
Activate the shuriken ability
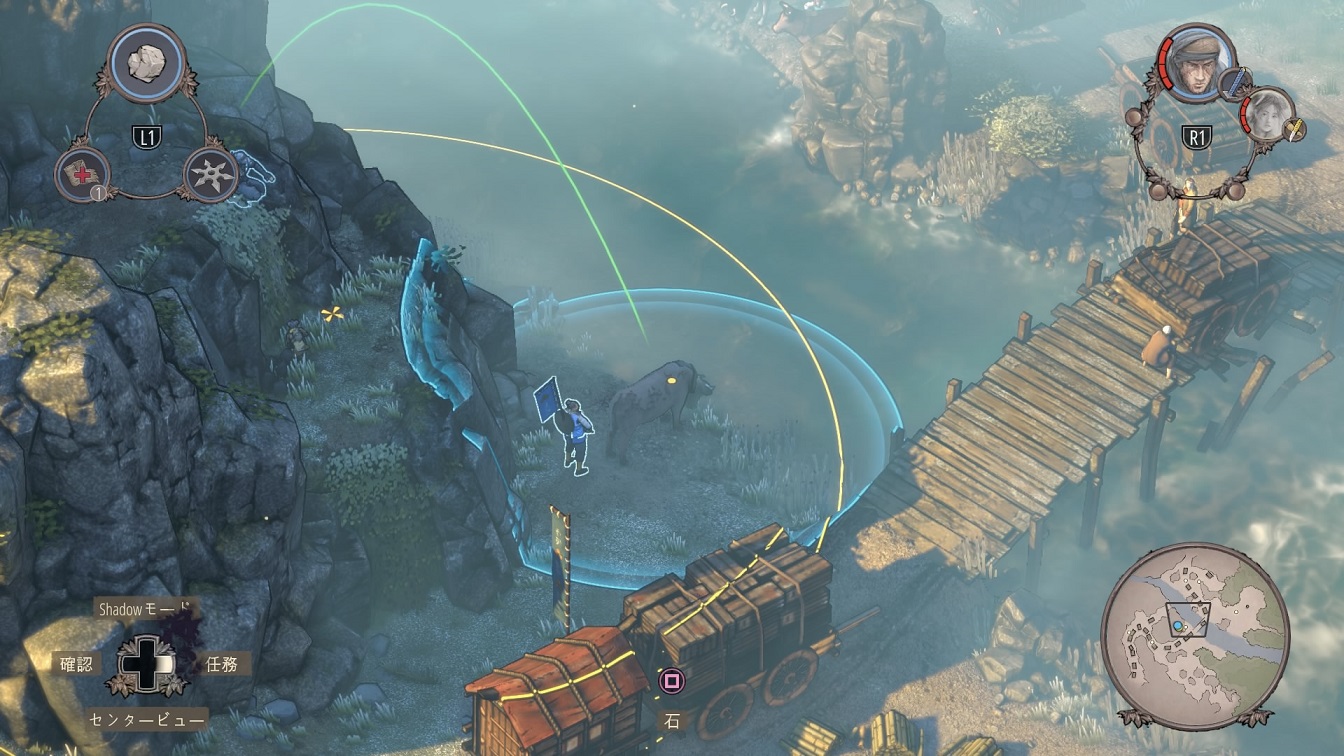(212, 175)
